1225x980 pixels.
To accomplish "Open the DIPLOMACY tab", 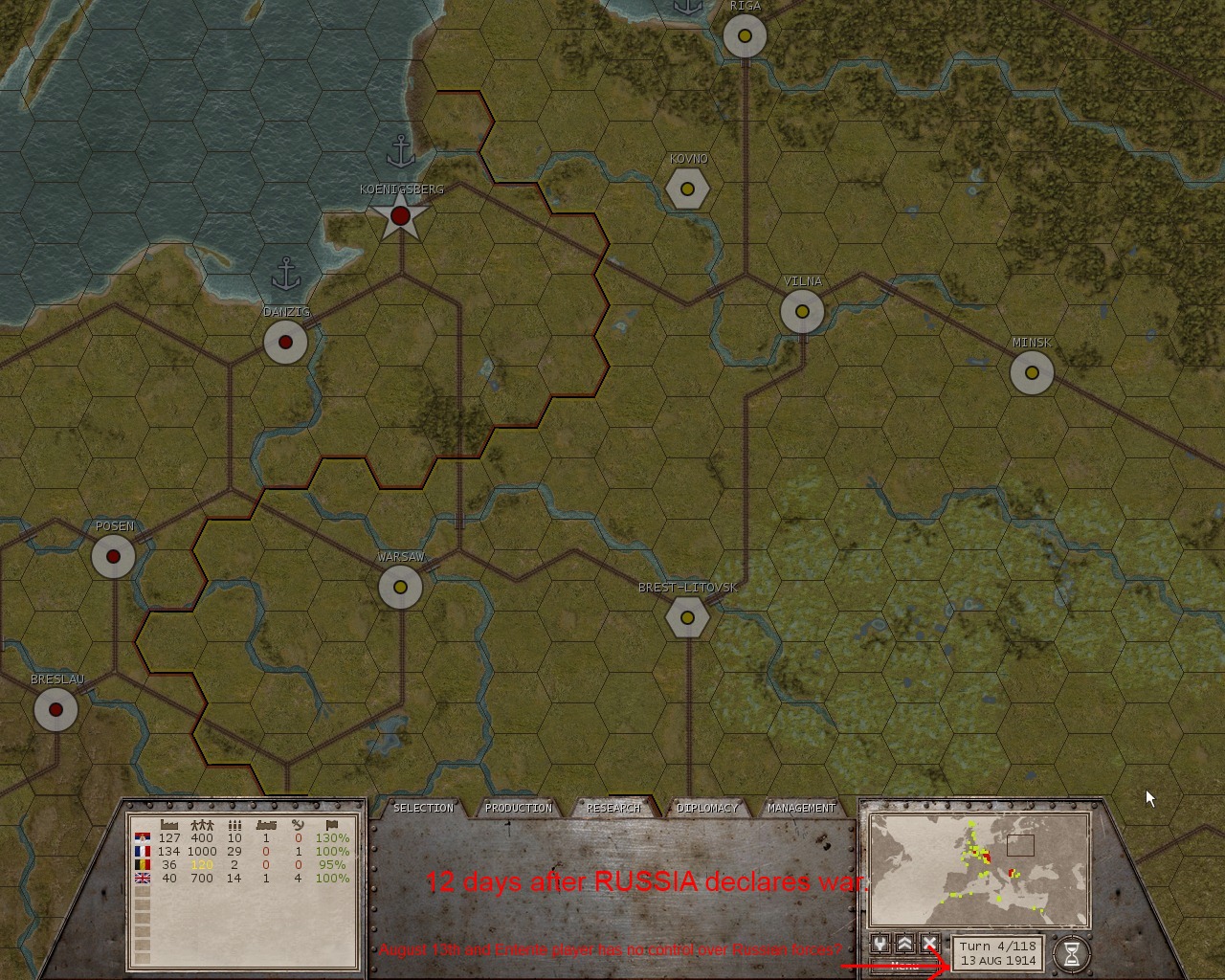I will pyautogui.click(x=708, y=808).
